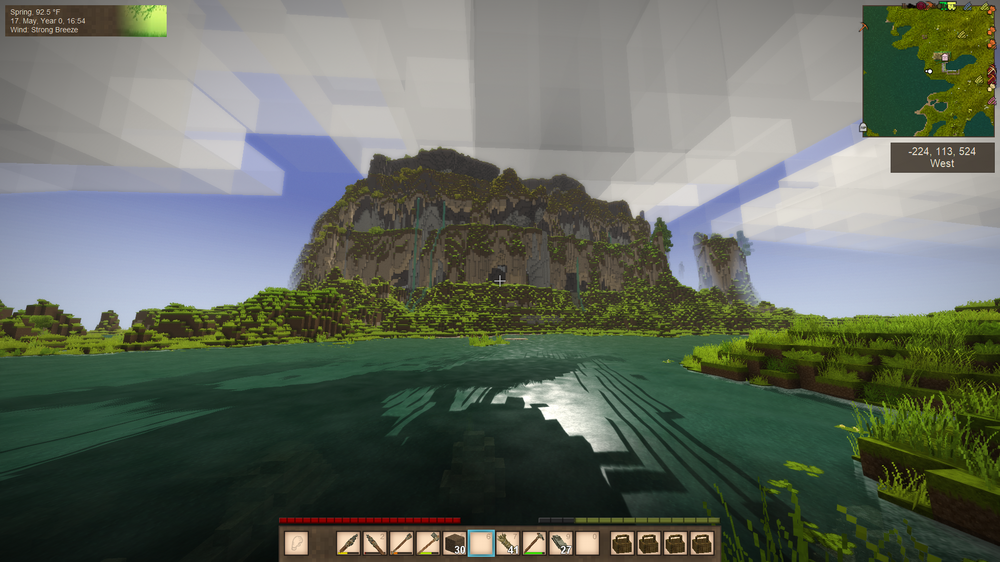Image resolution: width=1000 pixels, height=562 pixels.
Task: Click the off-hand slot with hand outline
Action: pyautogui.click(x=296, y=543)
